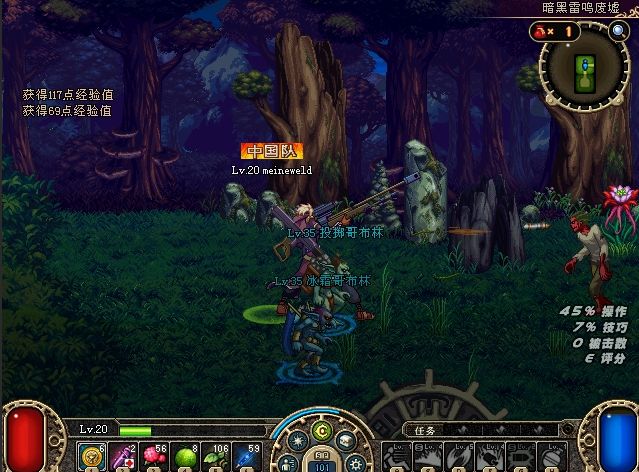Viewport: 639px width, 472px height.
Task: Select the red berries item slot
Action: [155, 456]
